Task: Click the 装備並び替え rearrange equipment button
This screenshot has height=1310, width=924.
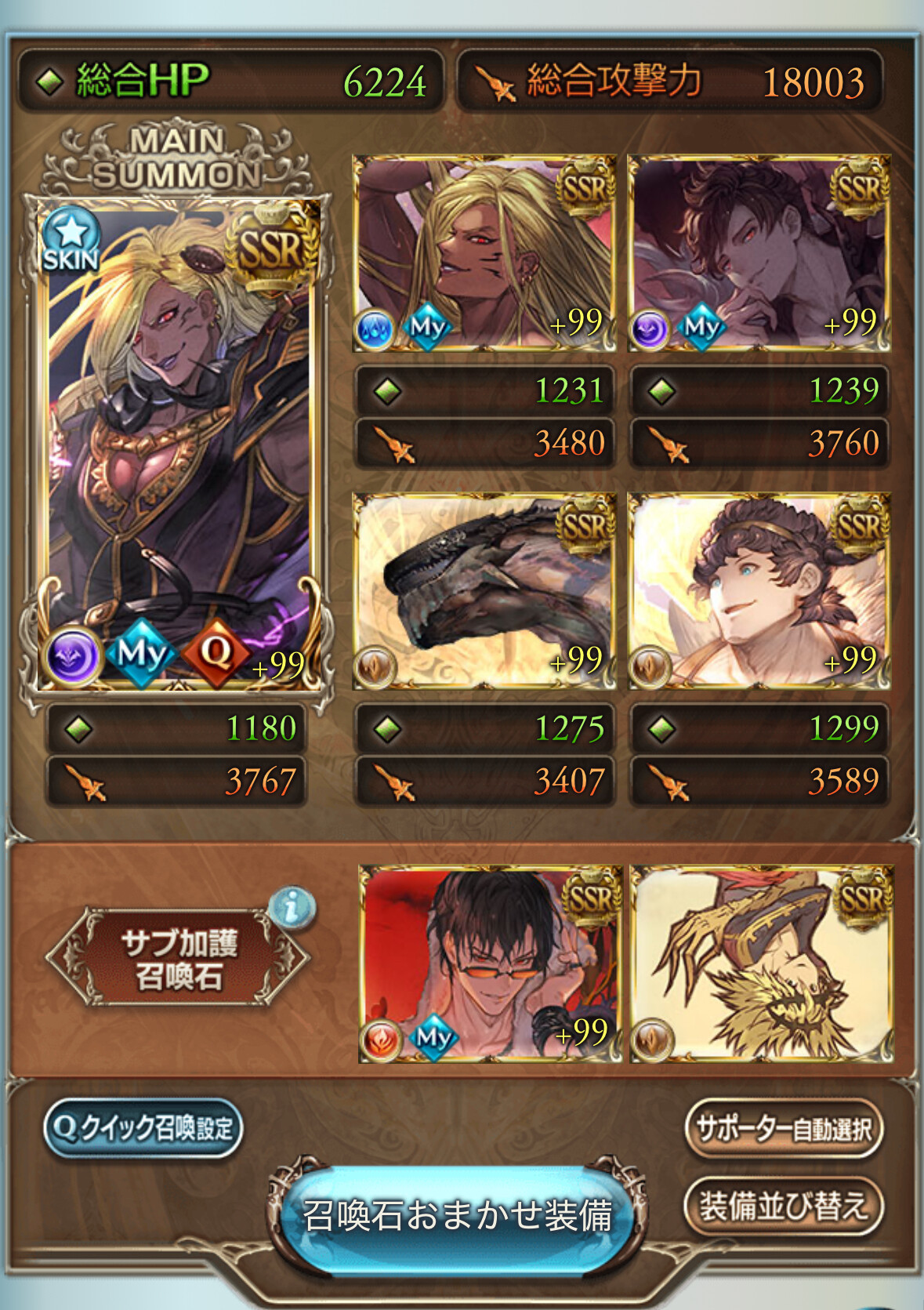Action: (783, 1206)
